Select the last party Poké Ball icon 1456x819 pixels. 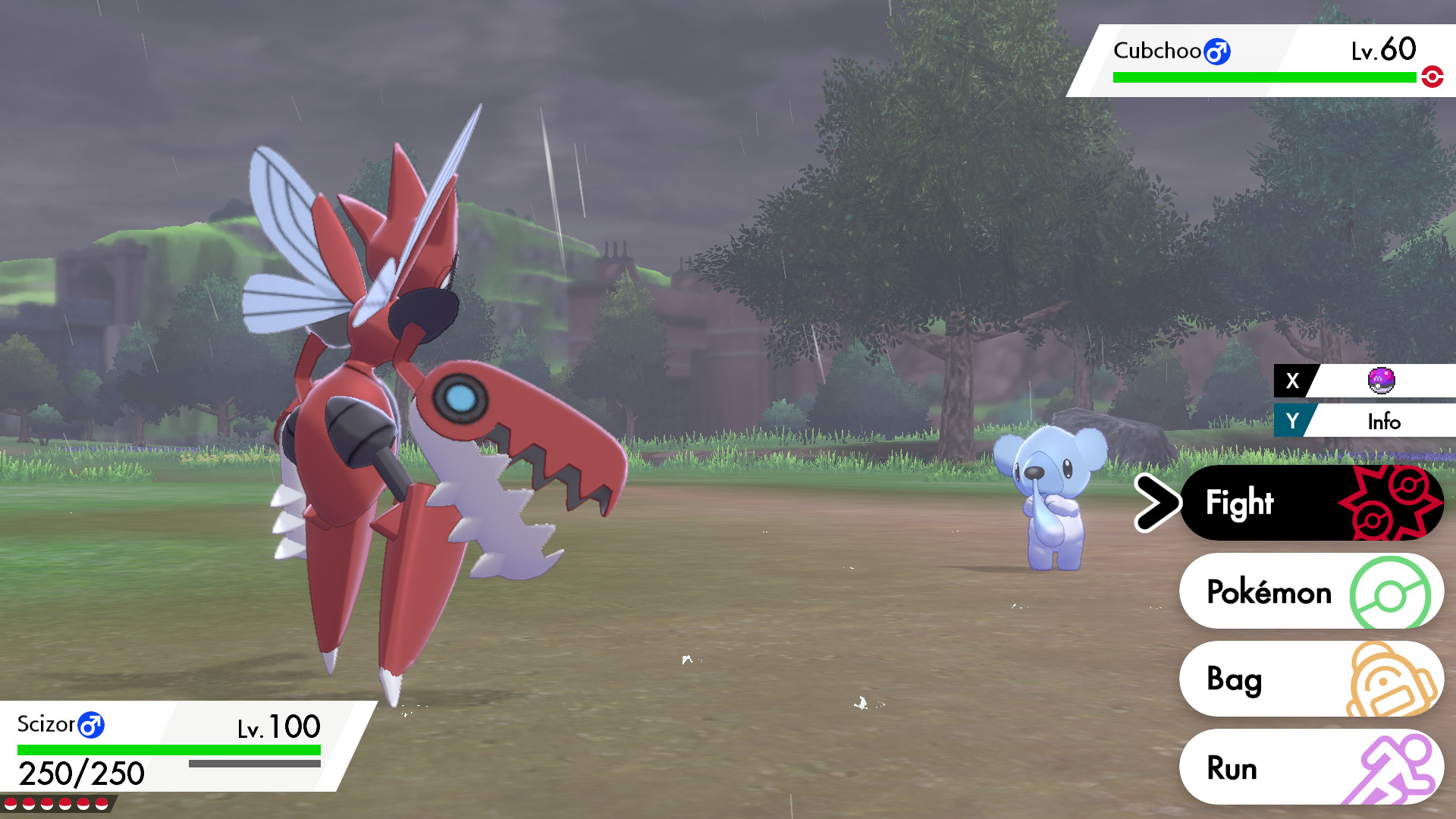click(x=102, y=804)
